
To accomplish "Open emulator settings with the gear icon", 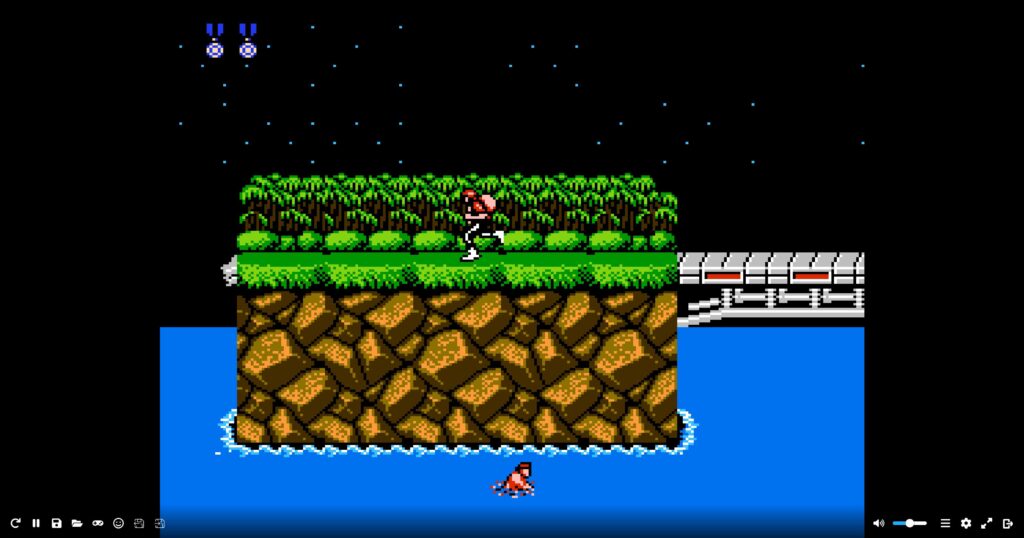I will pos(966,523).
